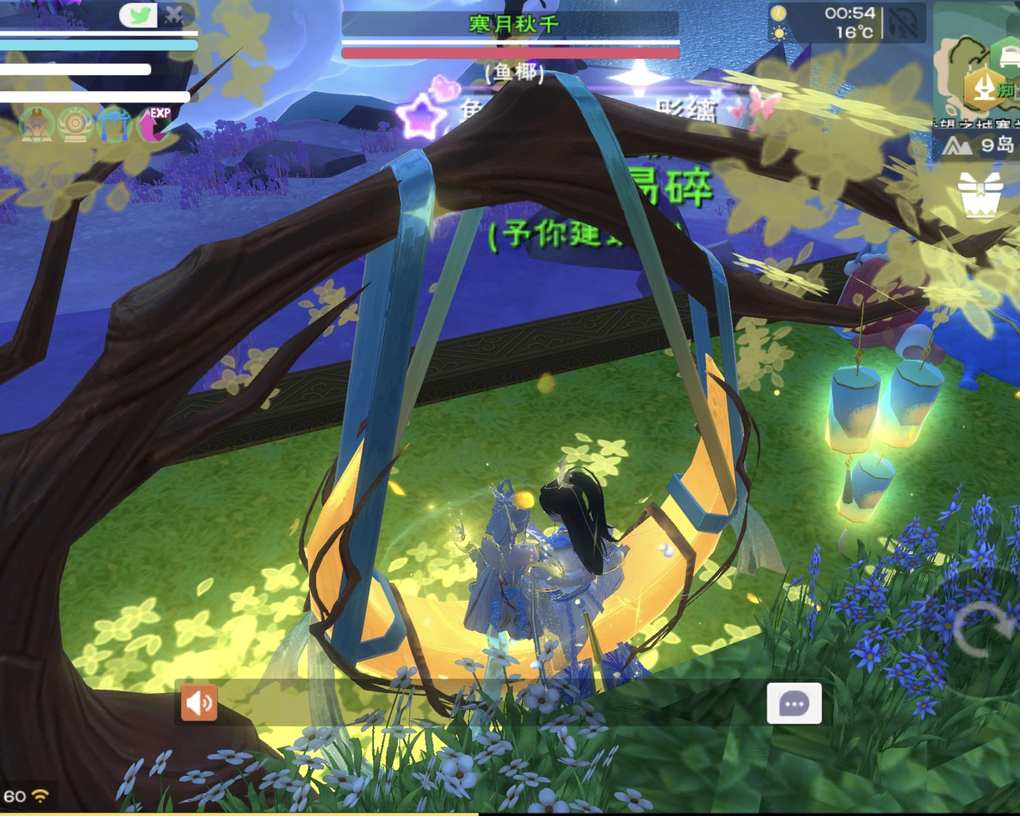
Task: Click the pink EXP buff icon
Action: tap(153, 125)
